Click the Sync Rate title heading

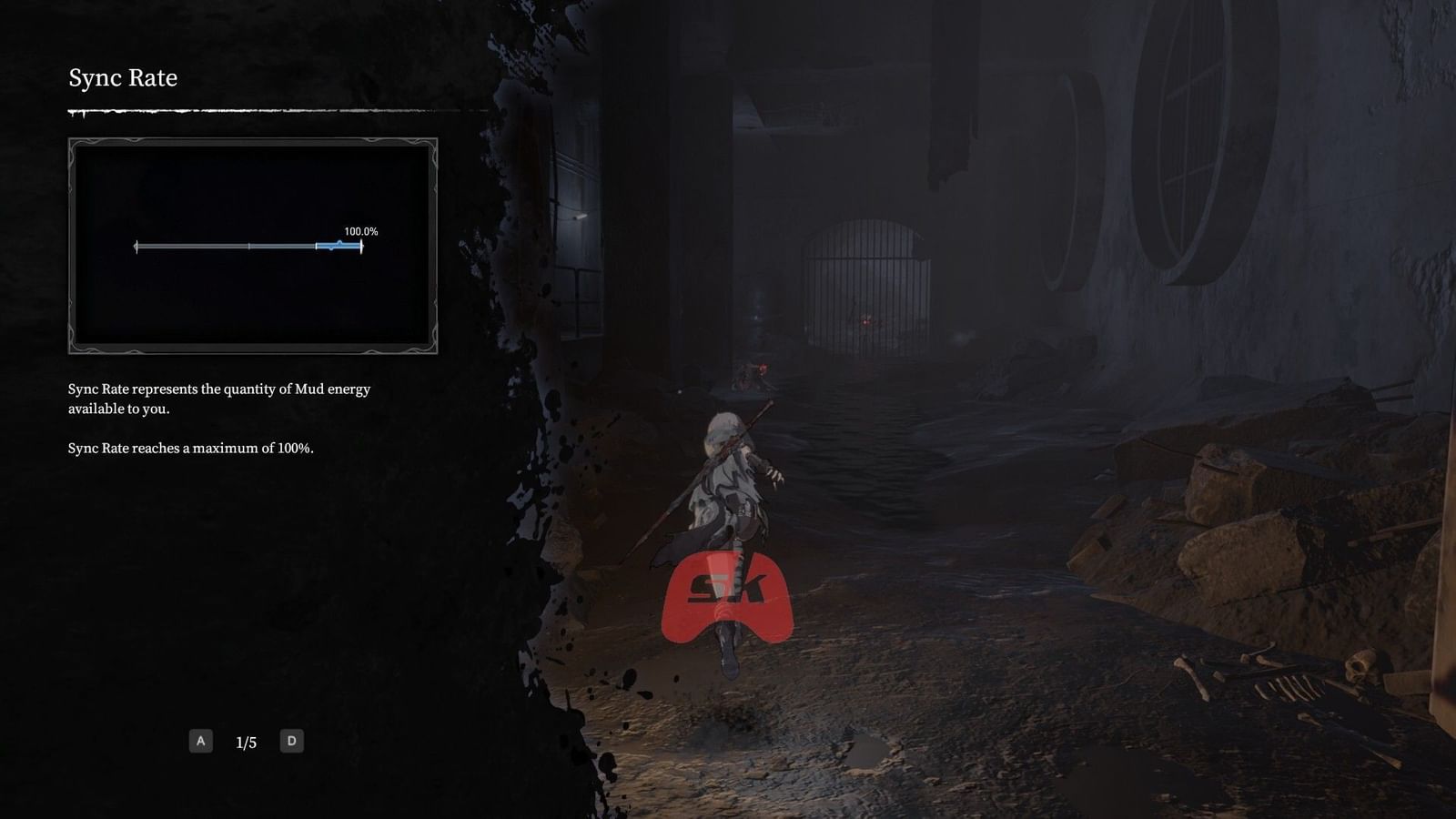pos(123,78)
